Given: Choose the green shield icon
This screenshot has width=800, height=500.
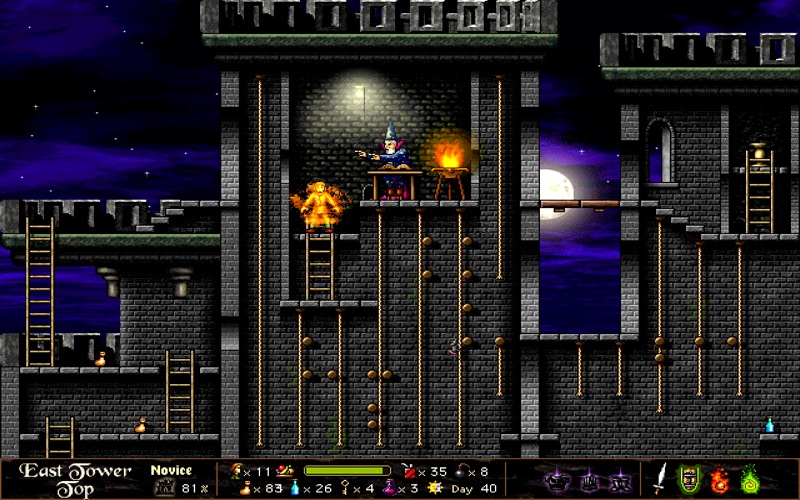Looking at the screenshot, I should (688, 476).
